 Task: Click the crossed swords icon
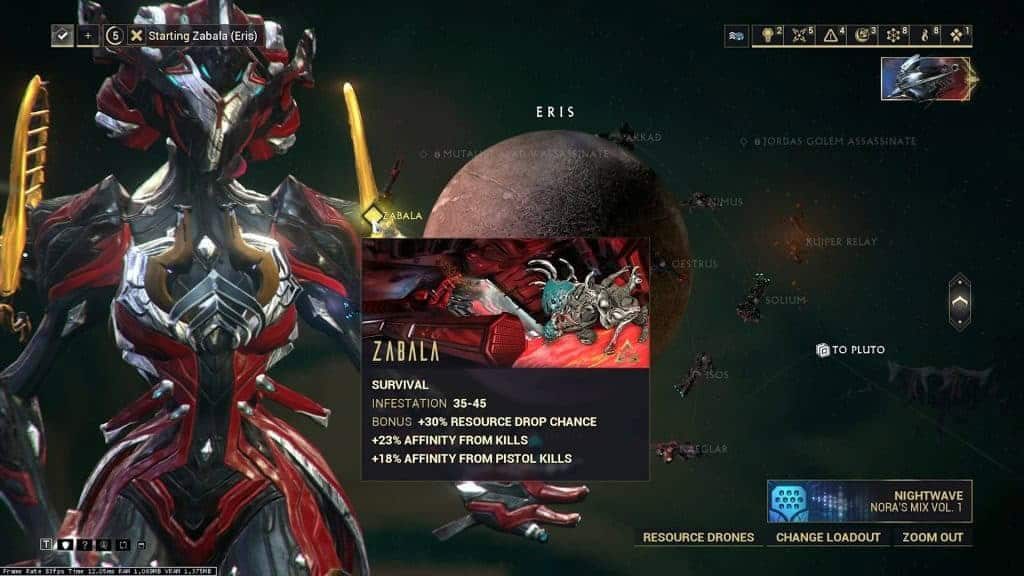[x=800, y=36]
